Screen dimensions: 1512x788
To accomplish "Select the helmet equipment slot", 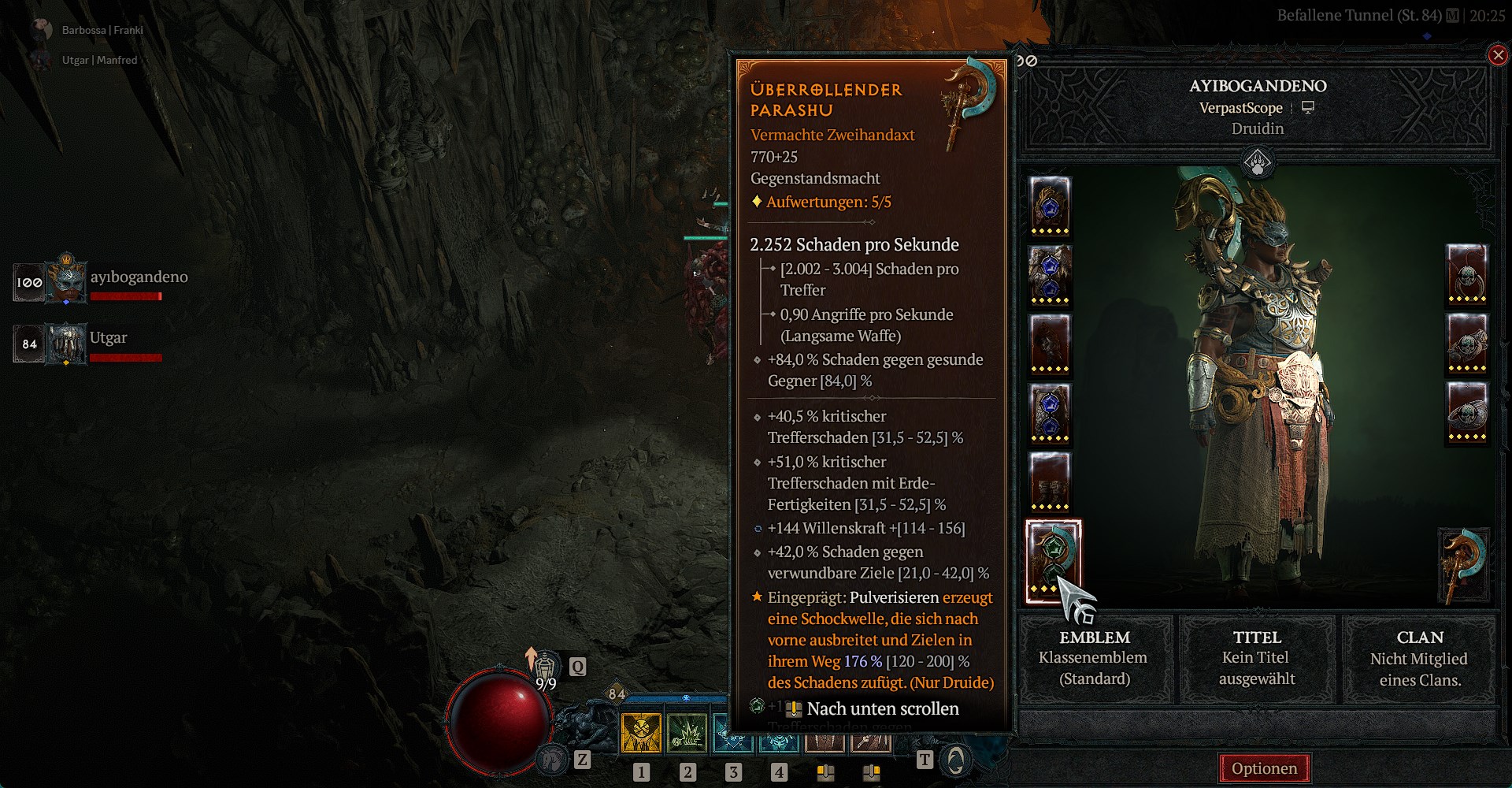I will click(1051, 206).
